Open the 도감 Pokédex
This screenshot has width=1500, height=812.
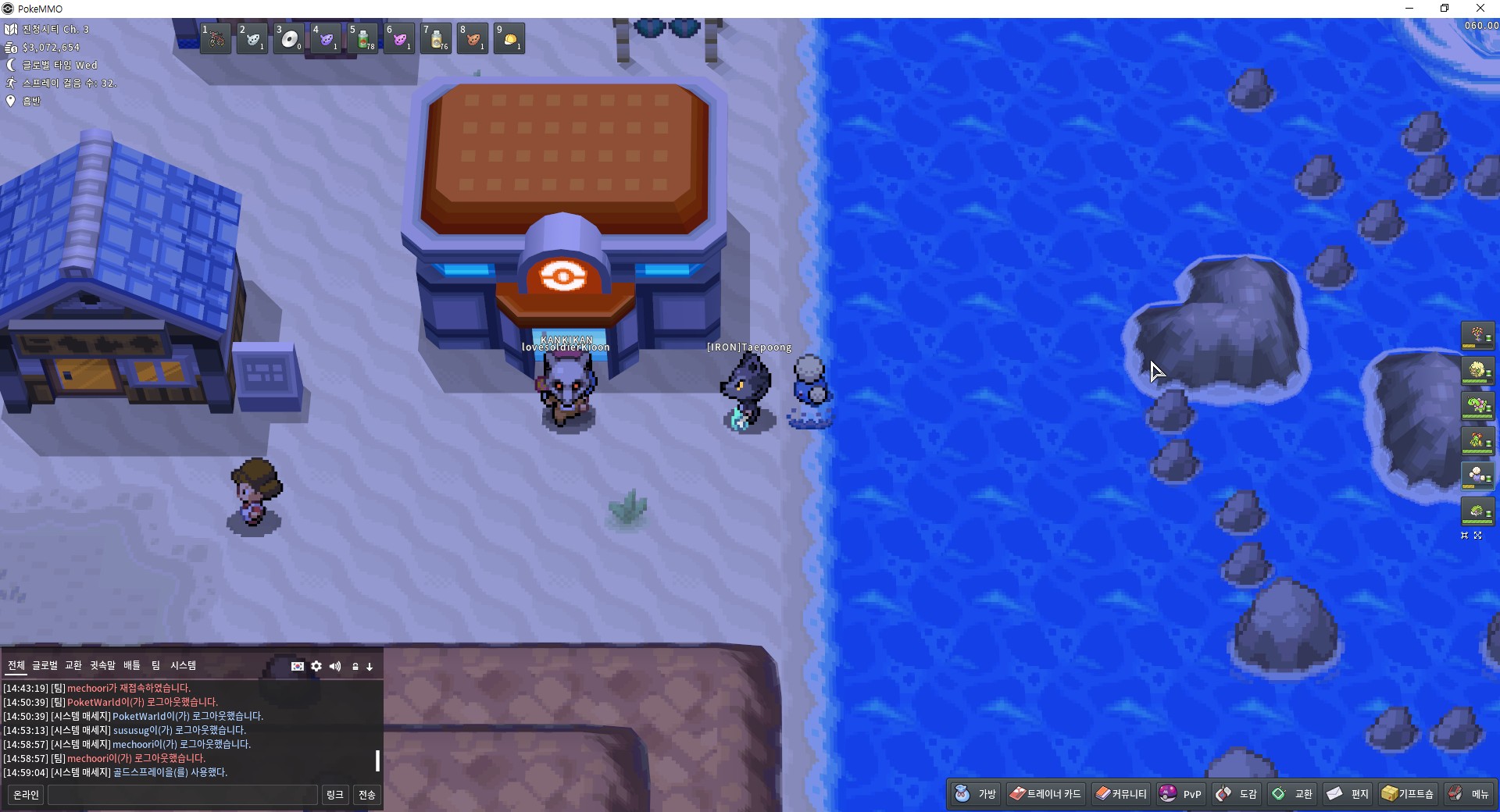pos(1236,794)
